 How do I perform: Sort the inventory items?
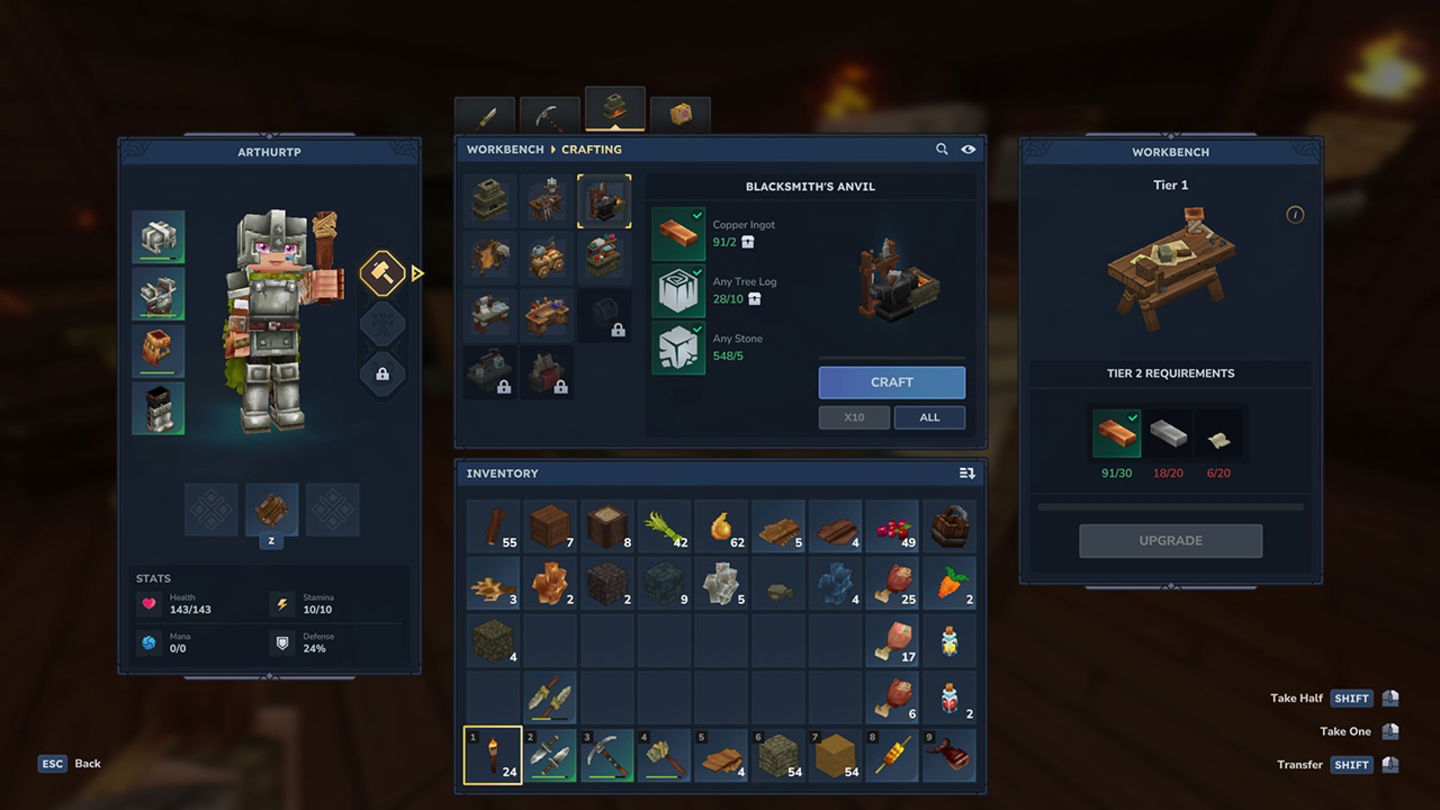click(966, 473)
